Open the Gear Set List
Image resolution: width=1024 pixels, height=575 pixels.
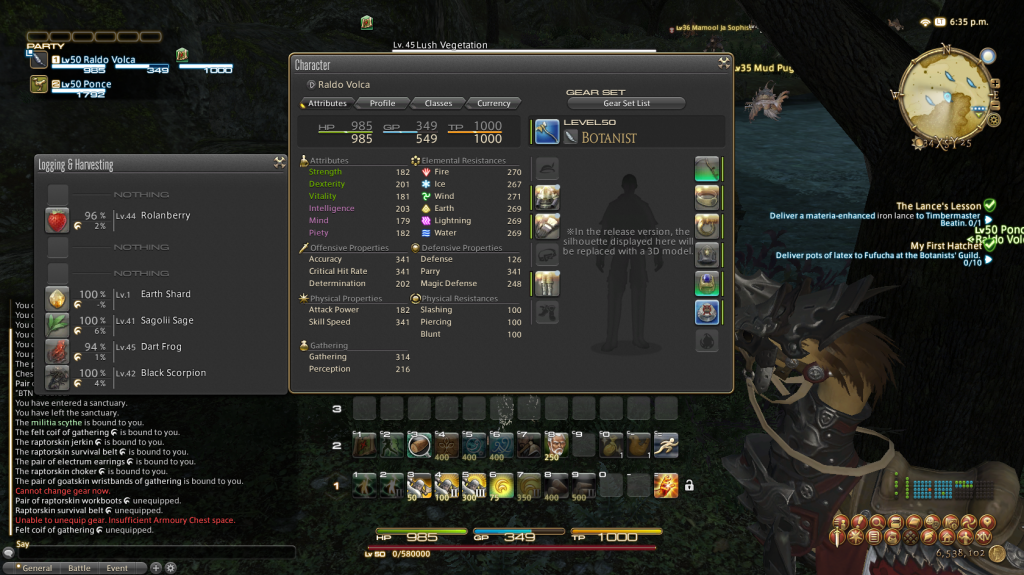point(626,103)
